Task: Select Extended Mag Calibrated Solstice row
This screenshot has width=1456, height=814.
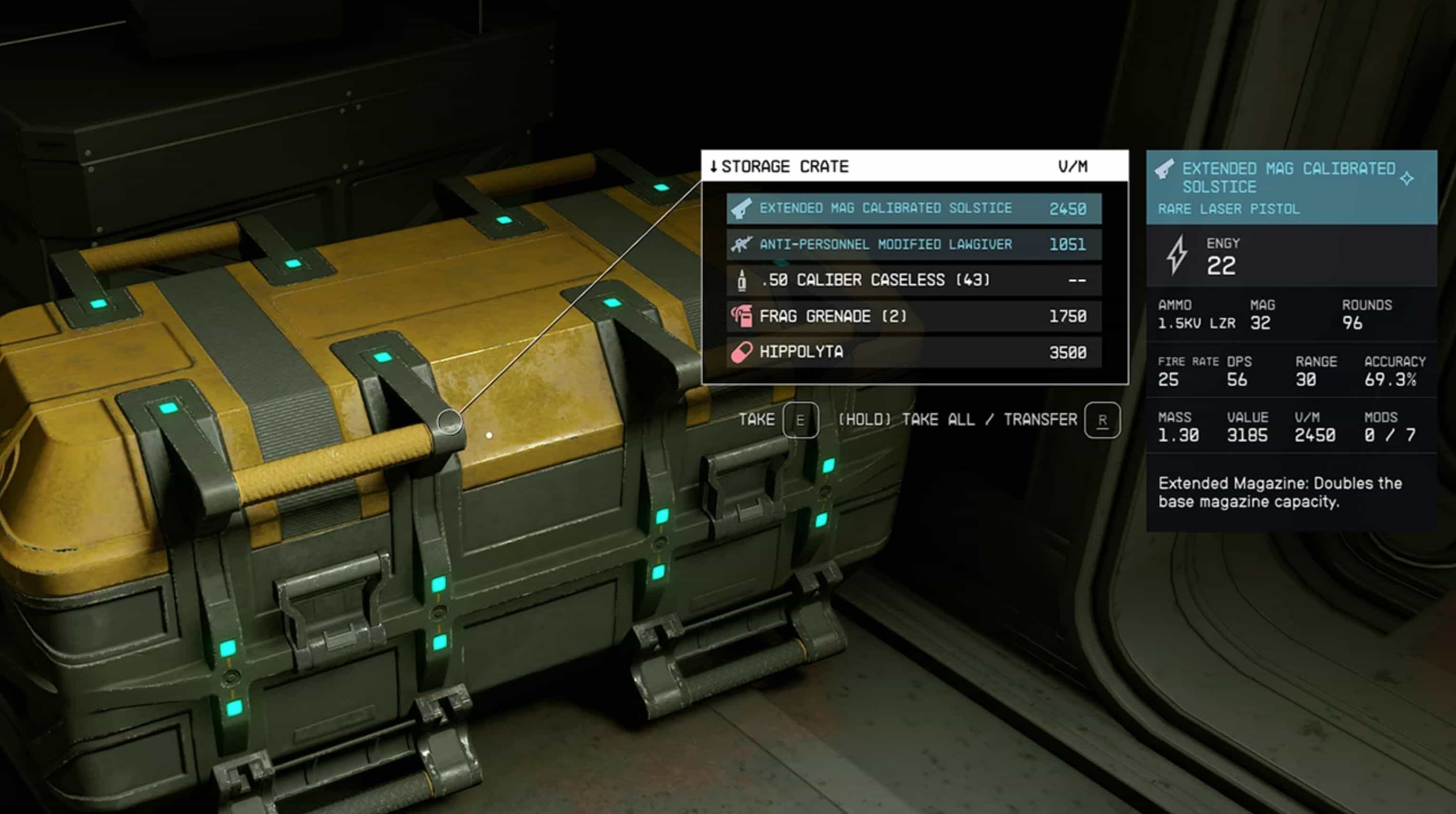Action: [x=914, y=209]
